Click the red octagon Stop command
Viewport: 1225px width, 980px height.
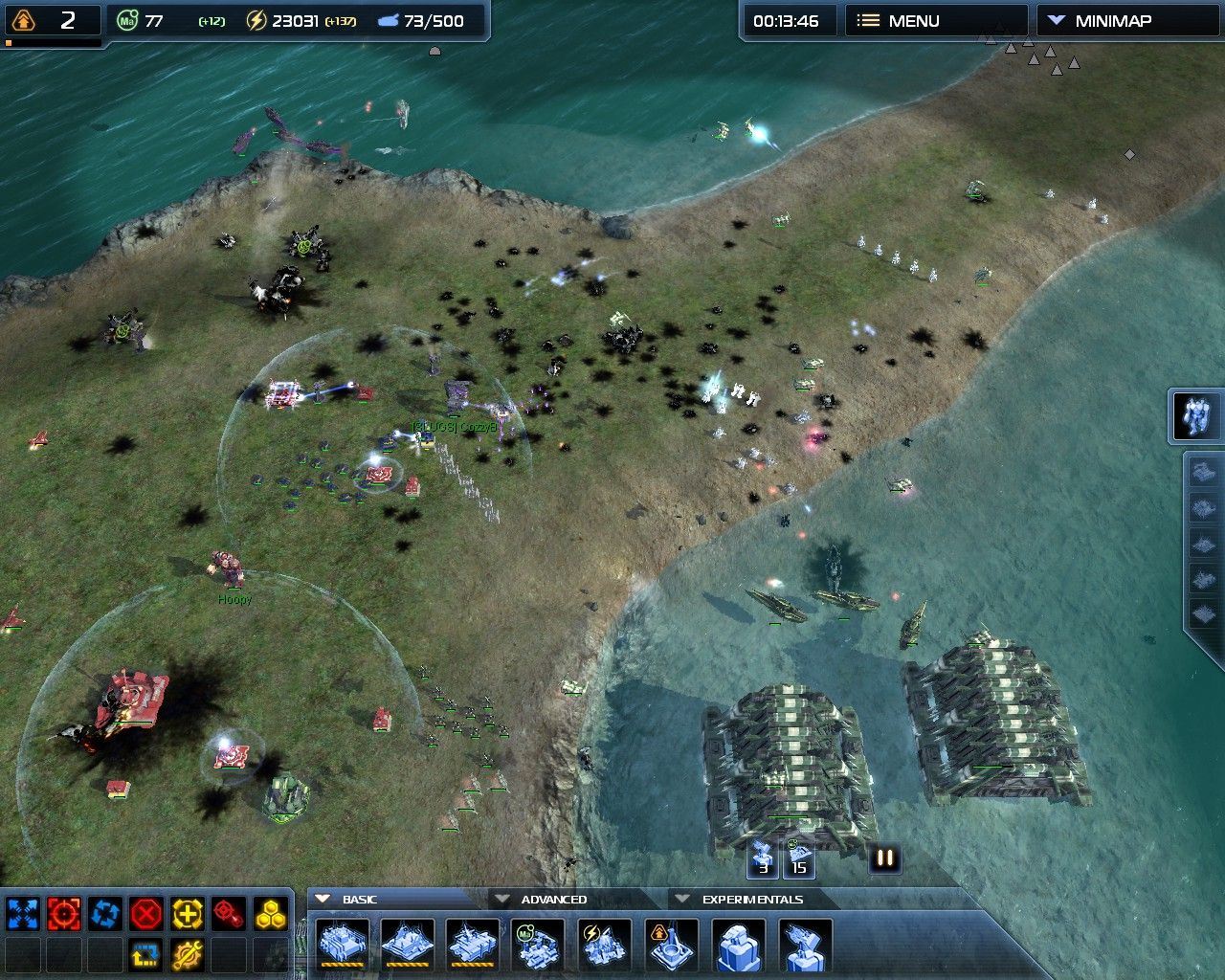pyautogui.click(x=146, y=914)
